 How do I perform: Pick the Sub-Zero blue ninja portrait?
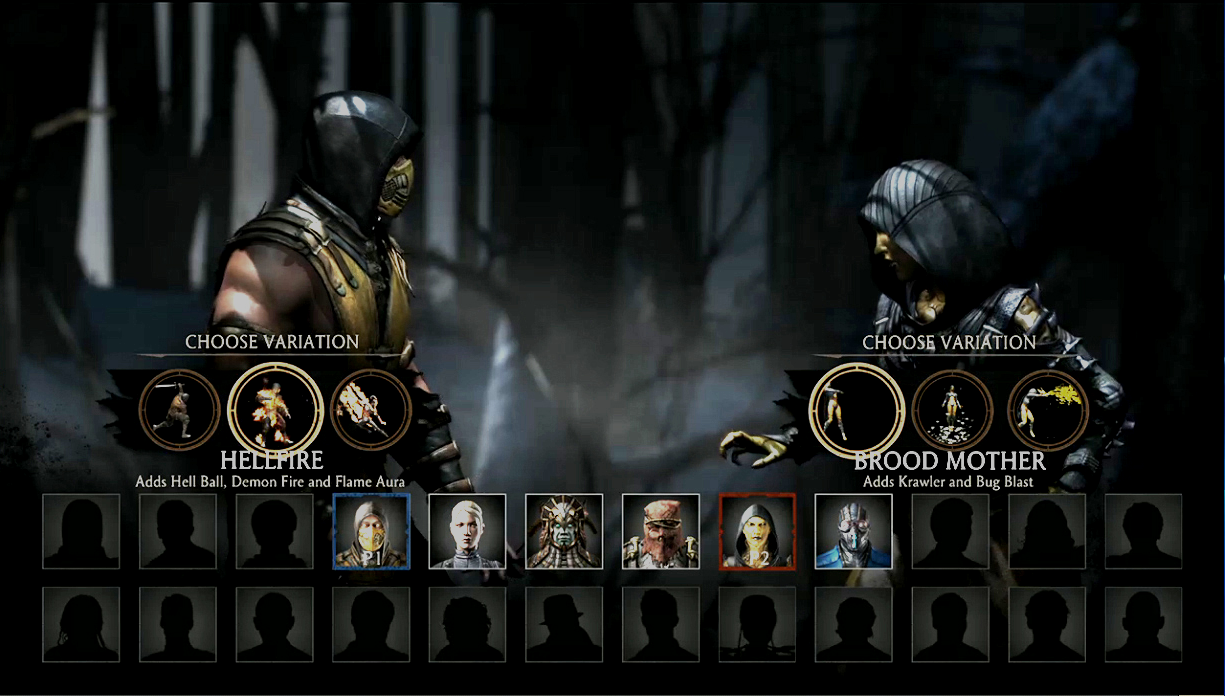853,531
